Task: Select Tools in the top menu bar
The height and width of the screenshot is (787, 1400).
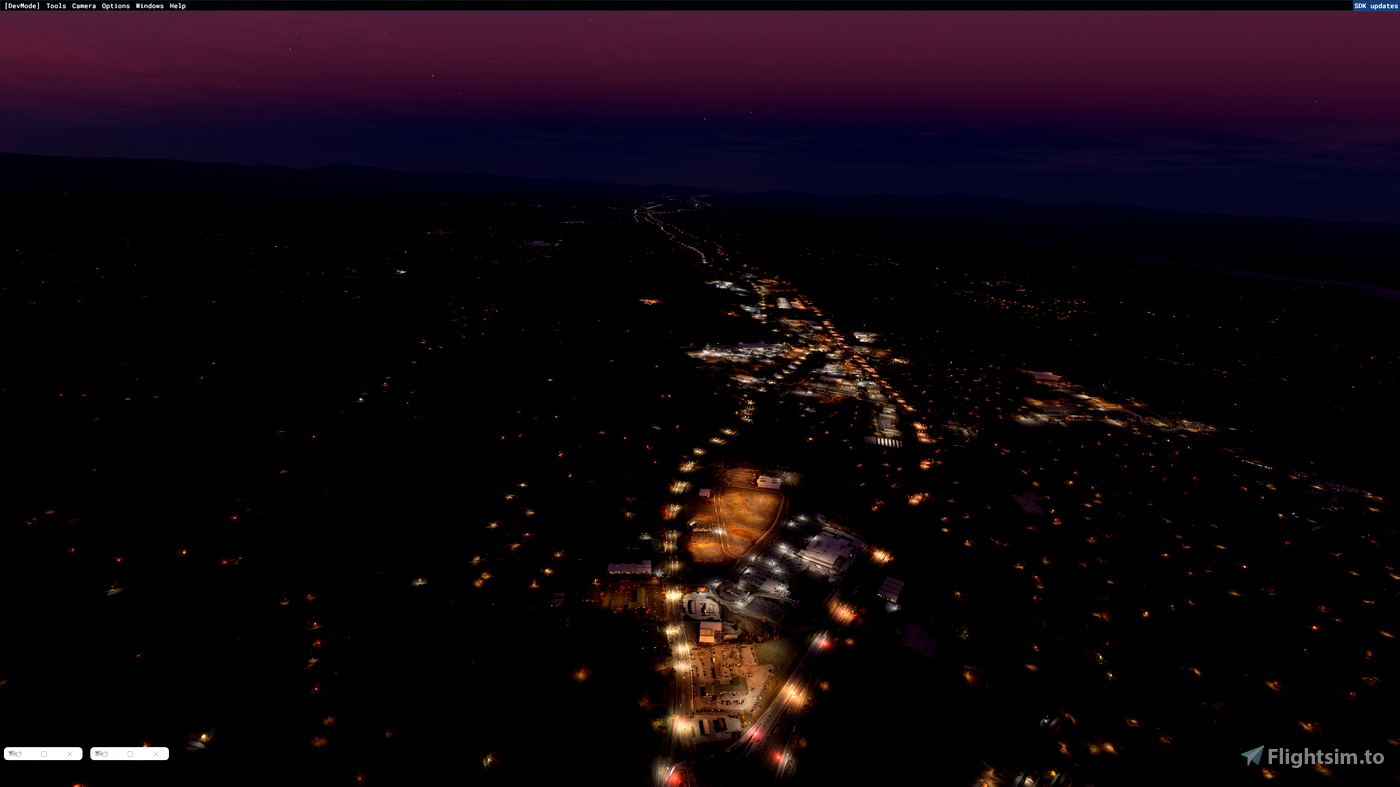Action: pyautogui.click(x=55, y=5)
